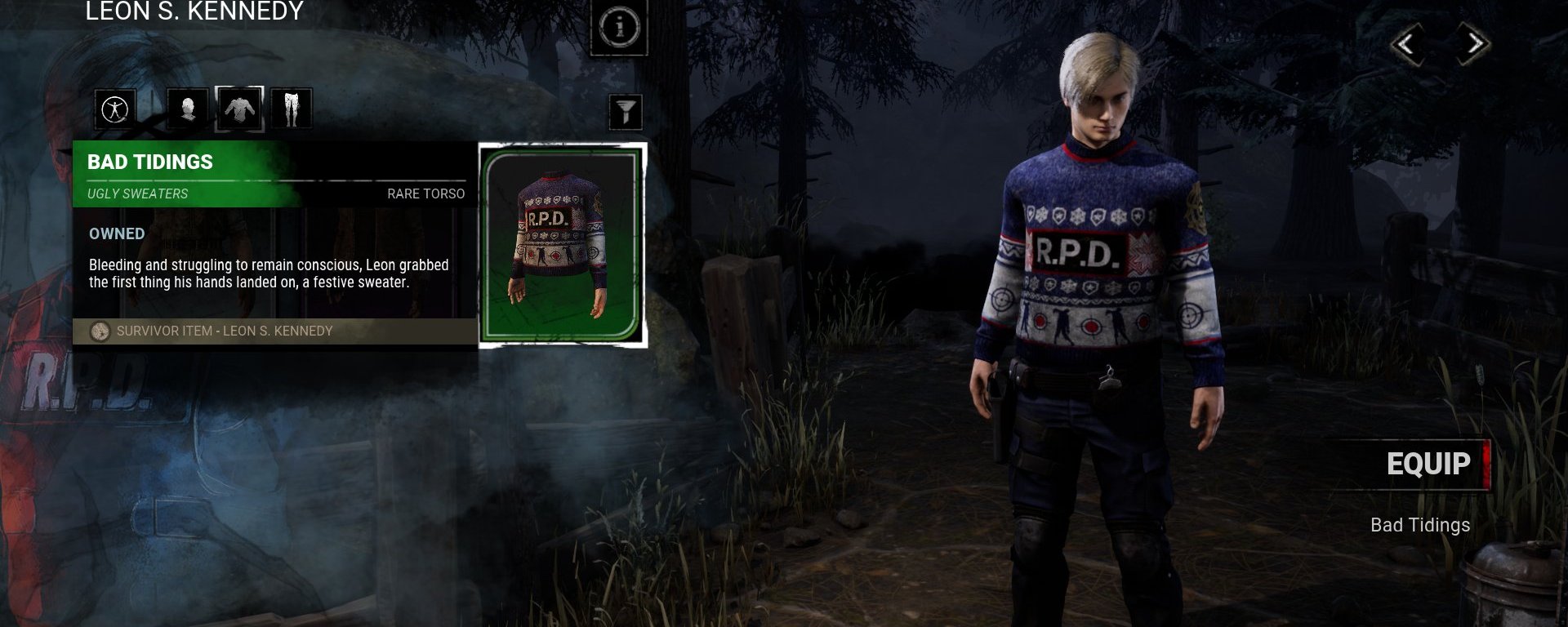Switch to the head cosmetics tab

click(x=188, y=109)
